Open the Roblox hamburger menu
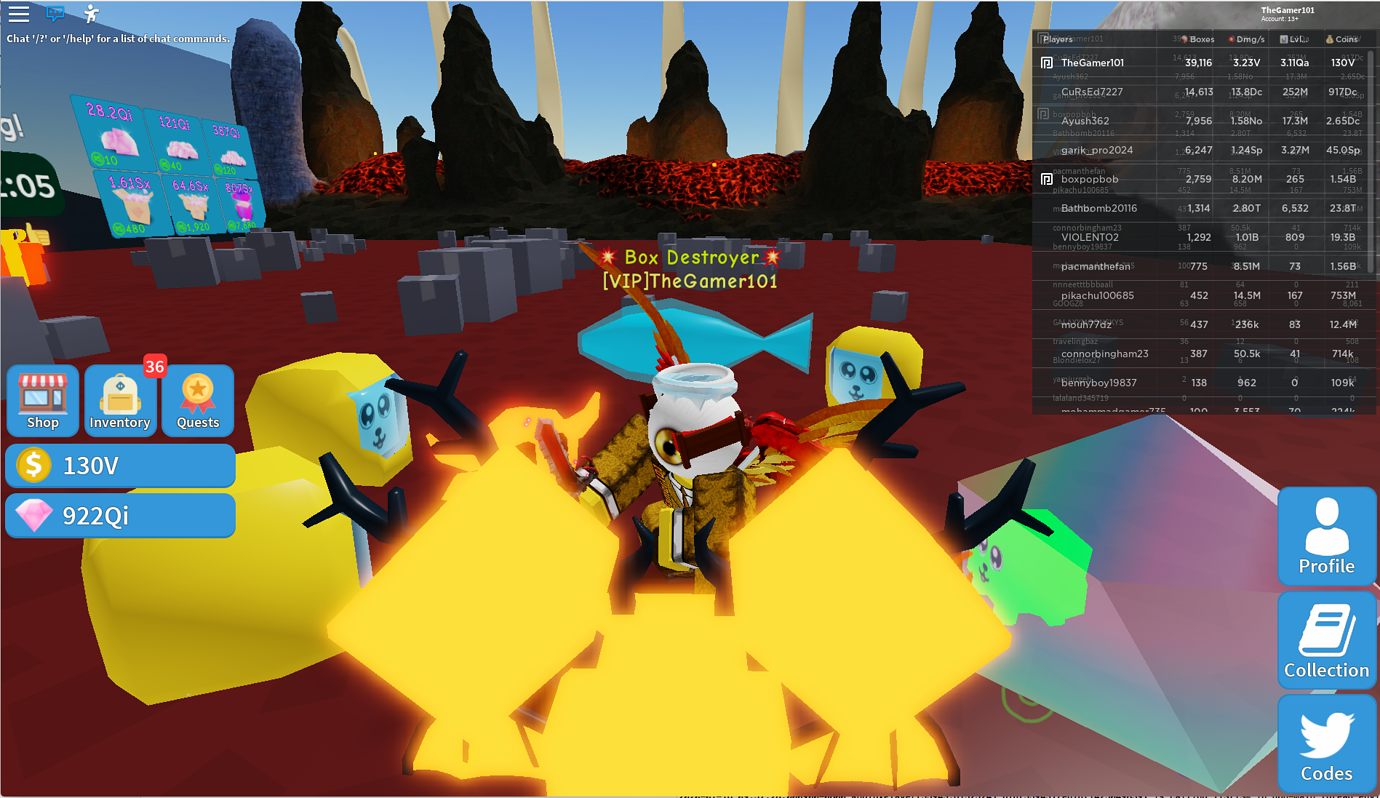 click(x=18, y=14)
